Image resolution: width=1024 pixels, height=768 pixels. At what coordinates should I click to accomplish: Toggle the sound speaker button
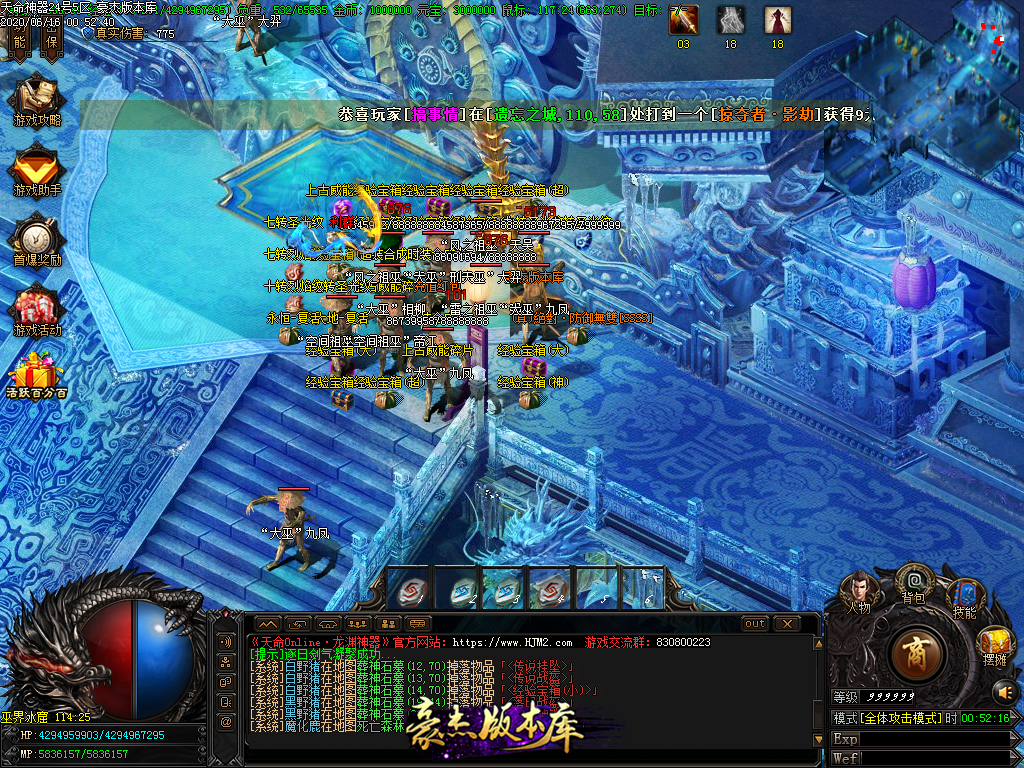(x=1004, y=691)
